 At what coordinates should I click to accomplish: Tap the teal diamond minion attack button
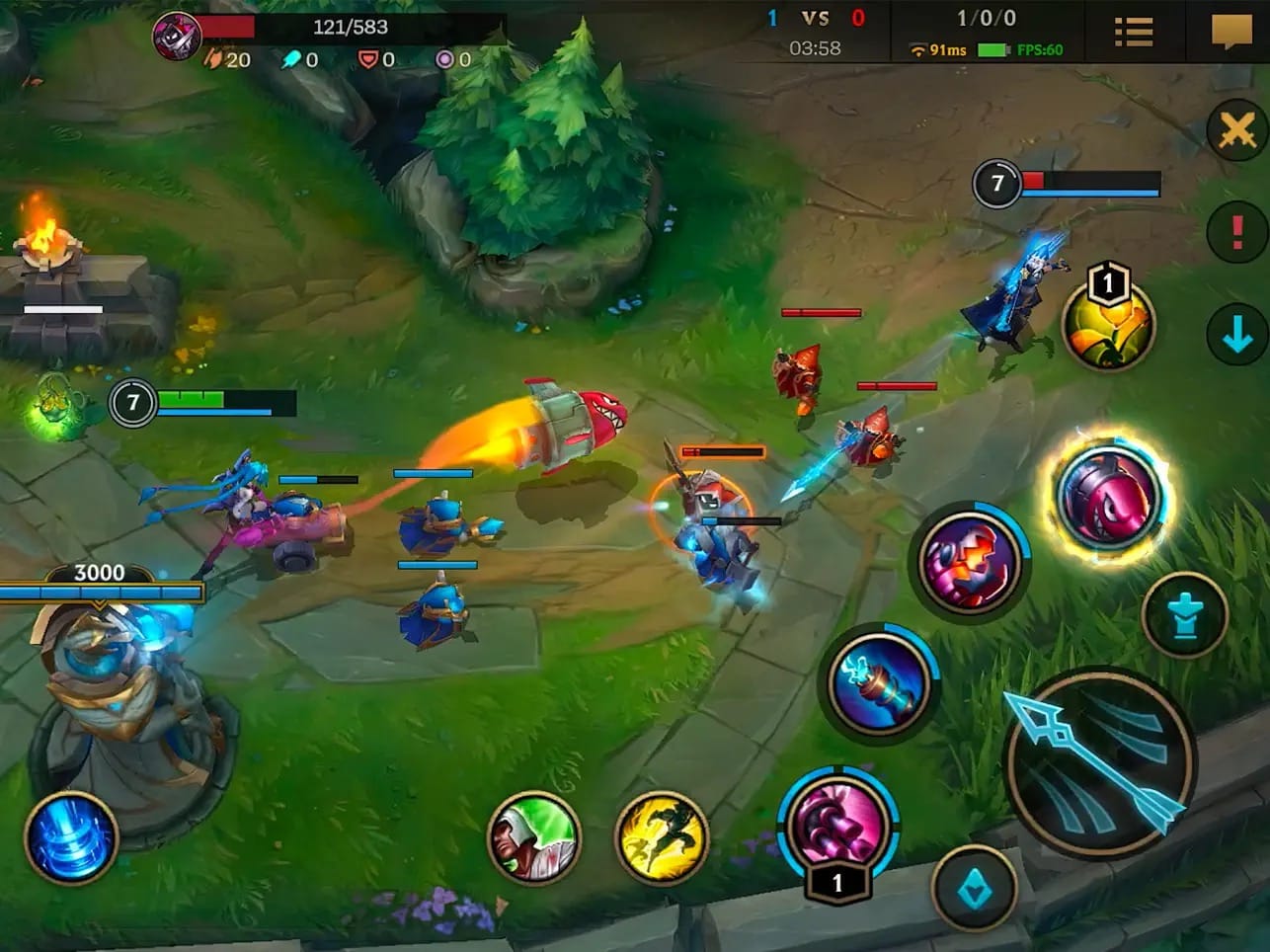pos(975,890)
